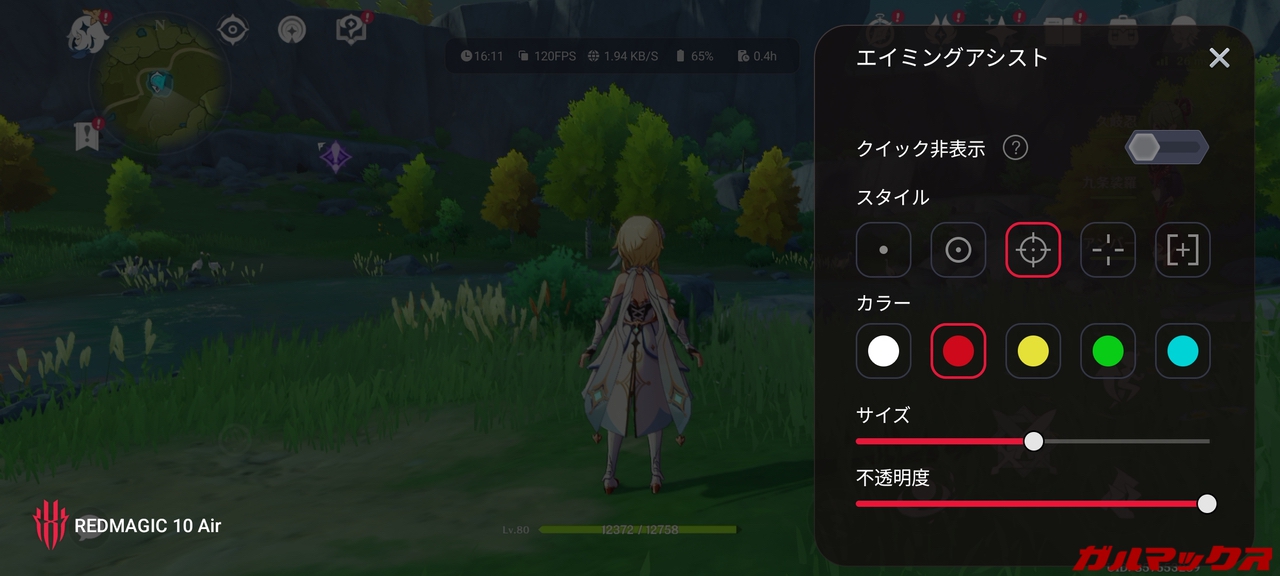Open the クイック非表示 help question mark
Image resolution: width=1280 pixels, height=576 pixels.
click(1015, 148)
